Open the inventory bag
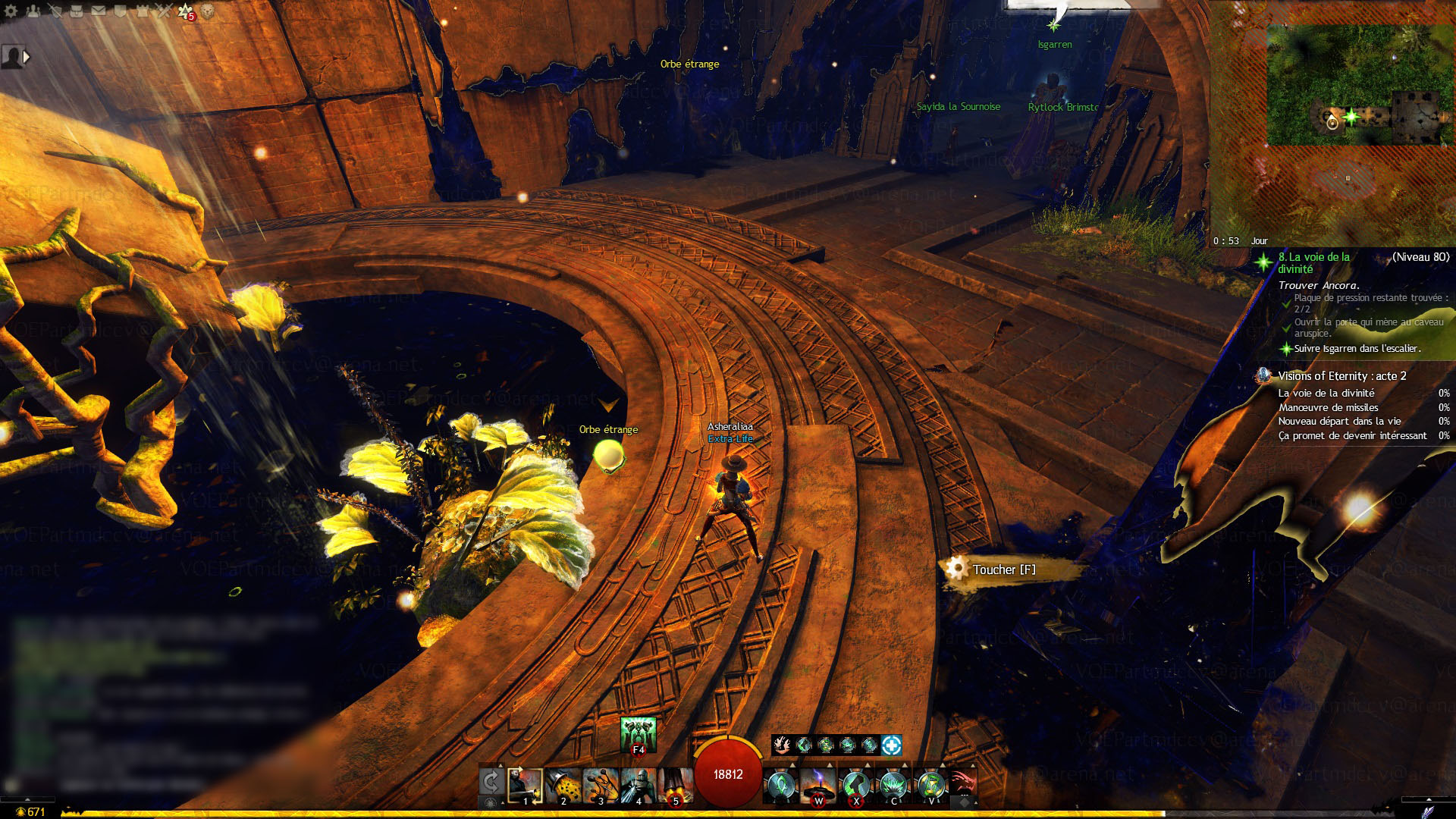Viewport: 1456px width, 819px height. click(77, 11)
